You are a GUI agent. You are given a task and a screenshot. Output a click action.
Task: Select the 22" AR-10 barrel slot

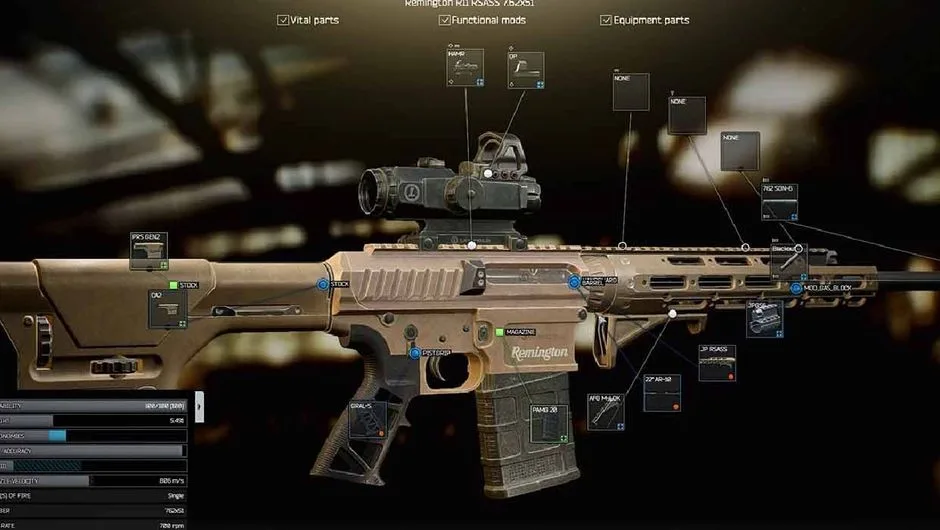pyautogui.click(x=662, y=393)
